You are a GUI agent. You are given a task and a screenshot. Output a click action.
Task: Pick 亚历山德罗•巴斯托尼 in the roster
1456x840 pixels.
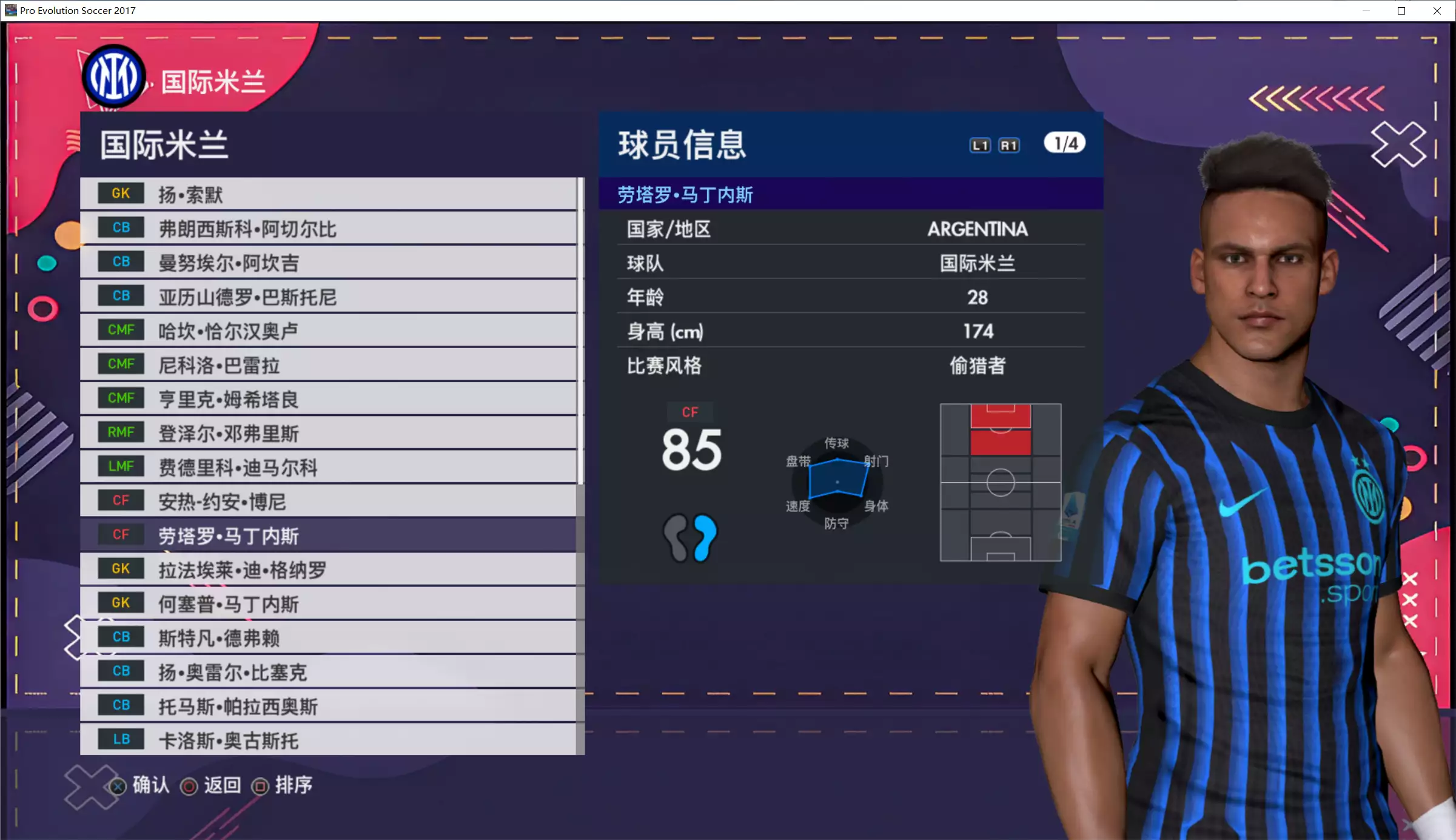point(327,297)
